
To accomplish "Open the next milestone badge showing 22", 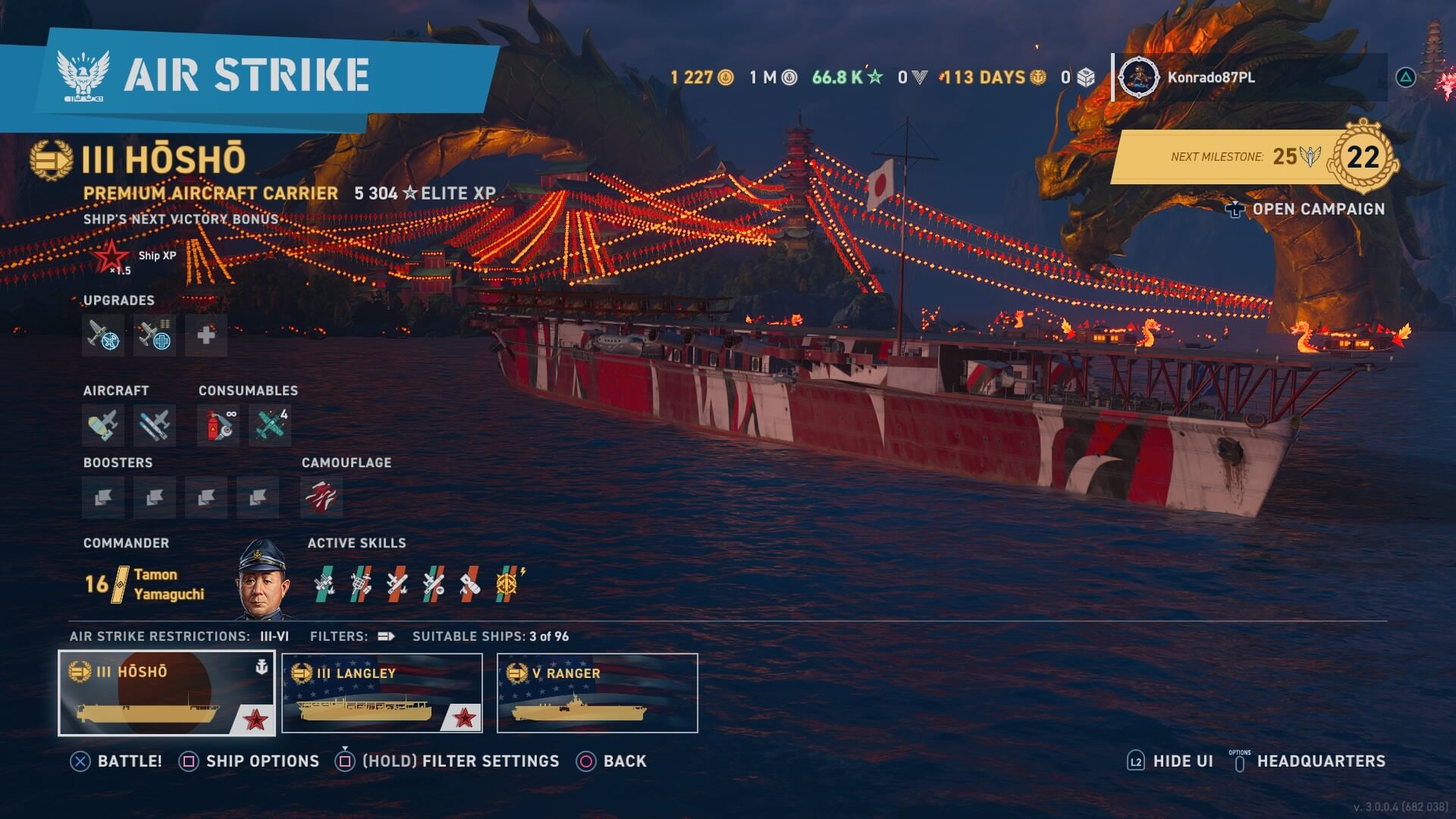I will click(x=1363, y=157).
